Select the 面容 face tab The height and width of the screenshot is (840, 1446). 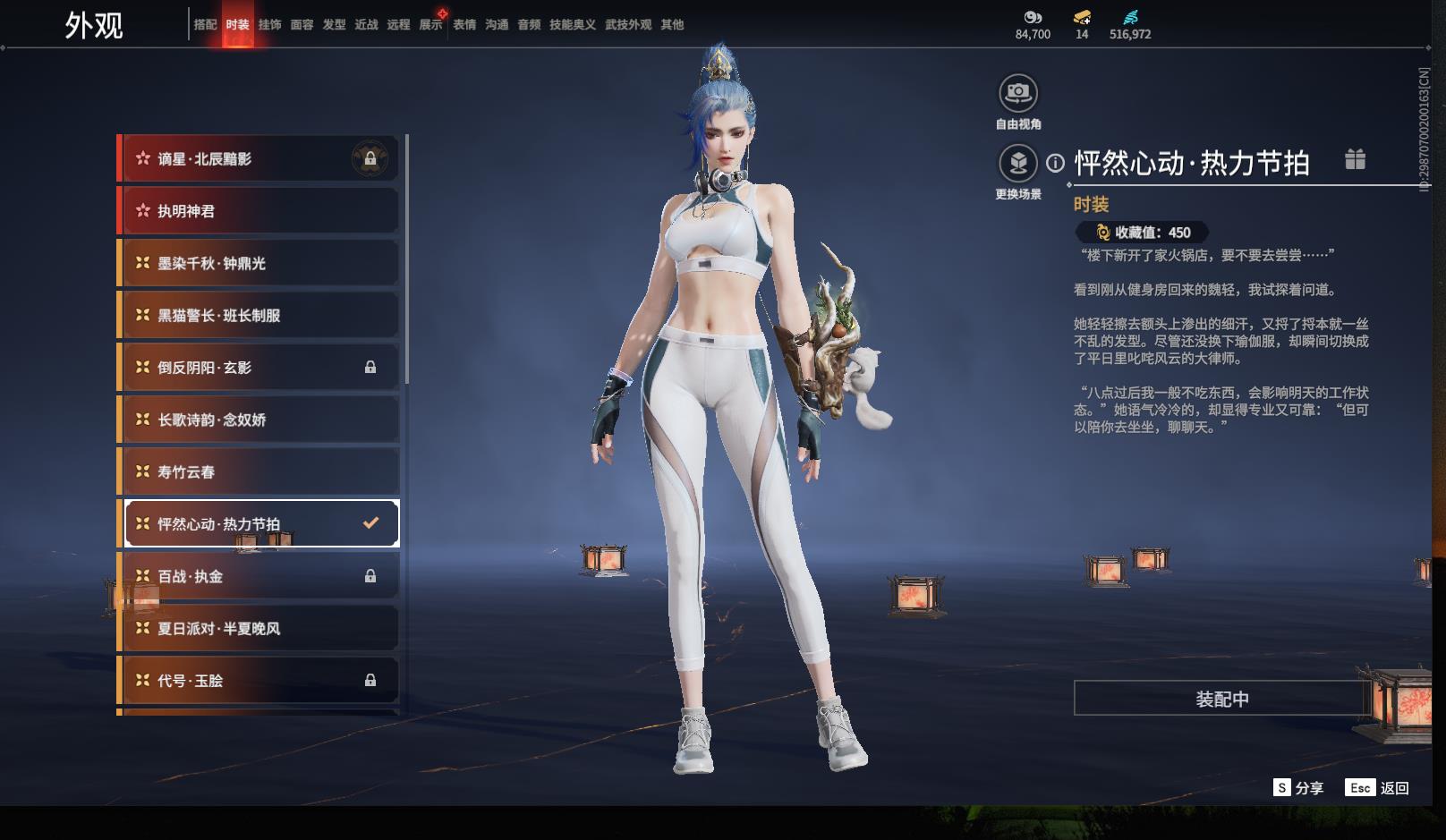(302, 25)
